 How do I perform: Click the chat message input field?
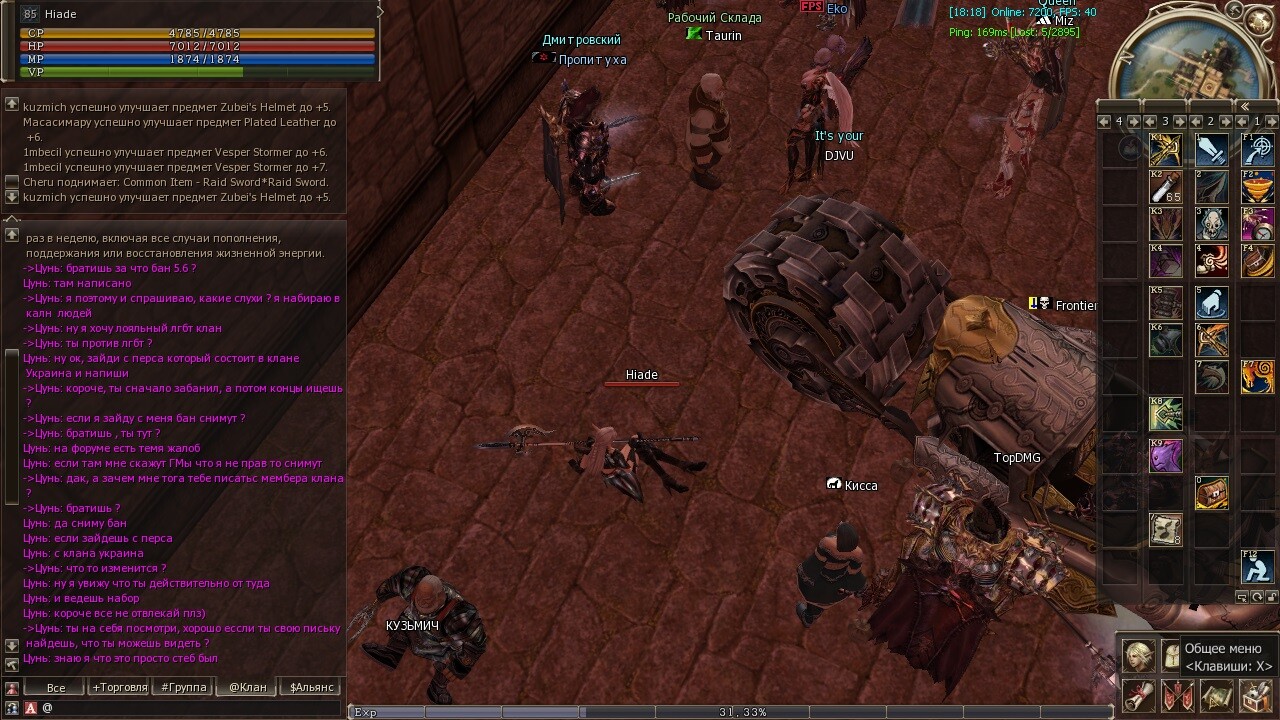click(x=190, y=708)
